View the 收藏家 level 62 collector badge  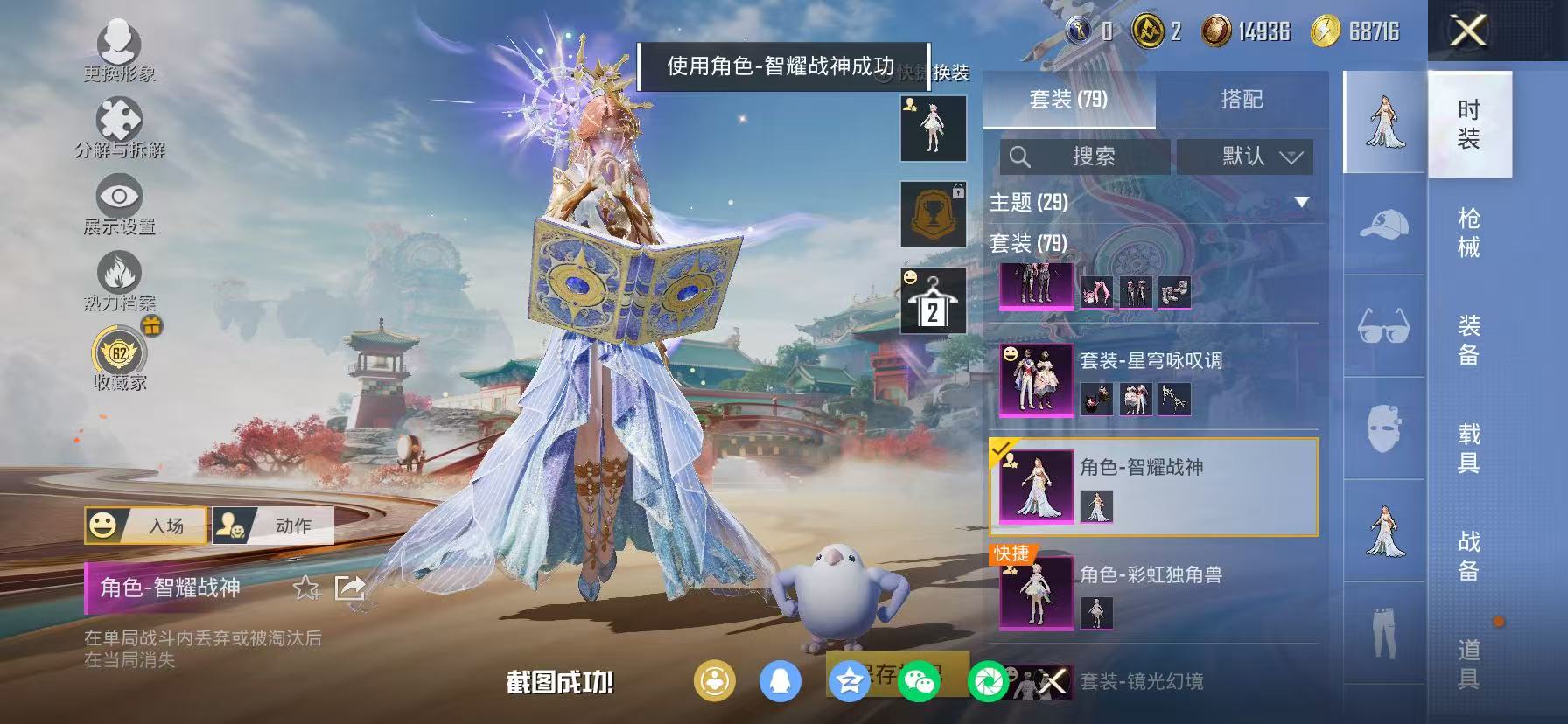pyautogui.click(x=120, y=354)
